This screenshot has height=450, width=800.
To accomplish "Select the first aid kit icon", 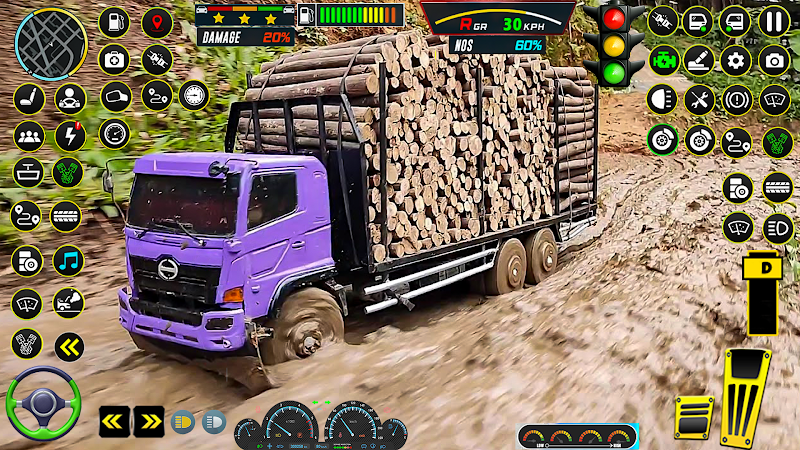I will pyautogui.click(x=115, y=59).
